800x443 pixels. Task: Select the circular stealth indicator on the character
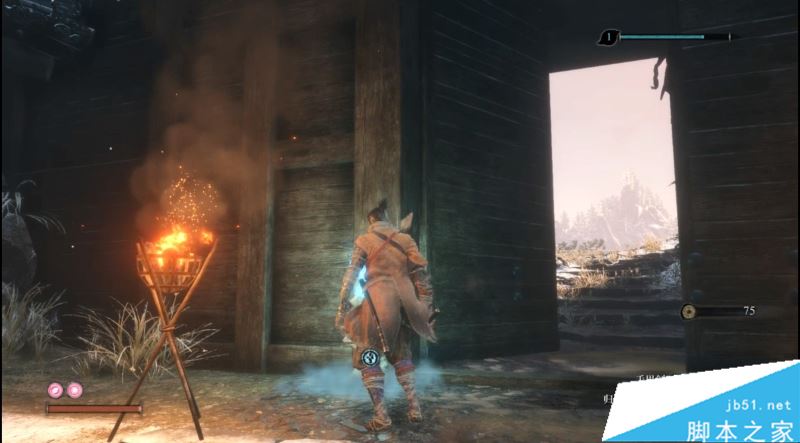click(x=371, y=355)
